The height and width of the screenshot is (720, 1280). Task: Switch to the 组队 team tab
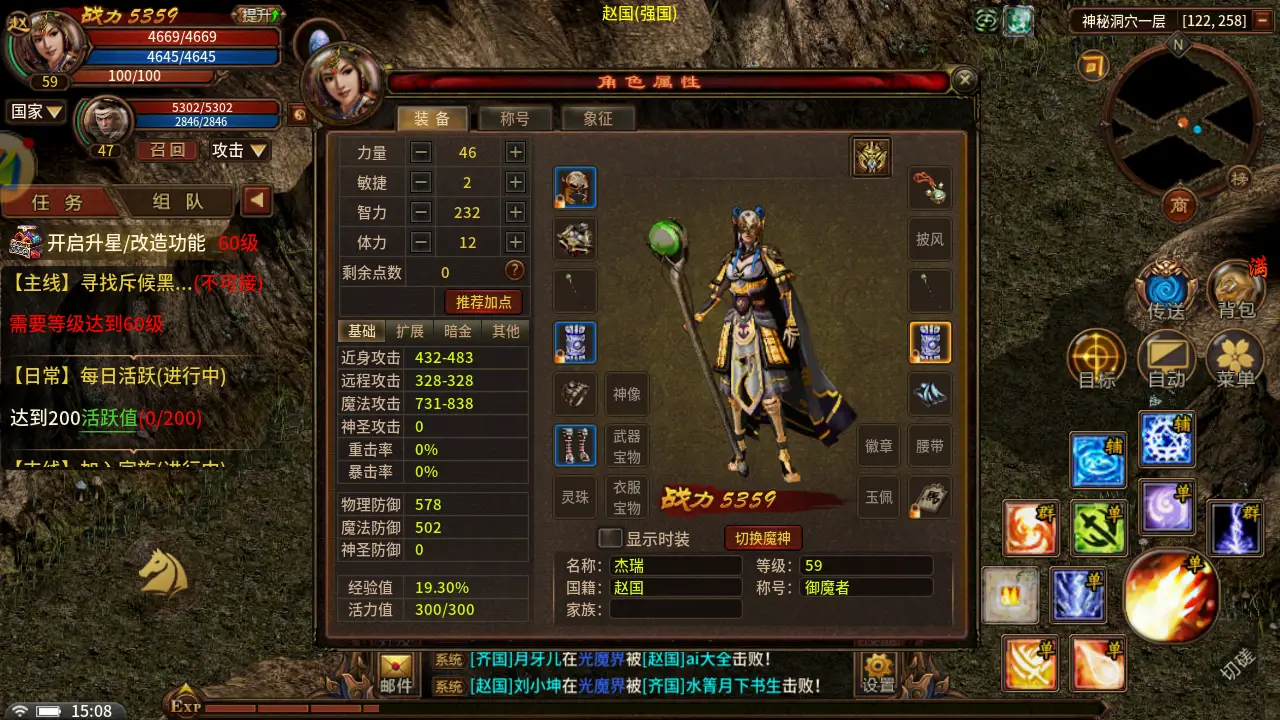tap(178, 201)
